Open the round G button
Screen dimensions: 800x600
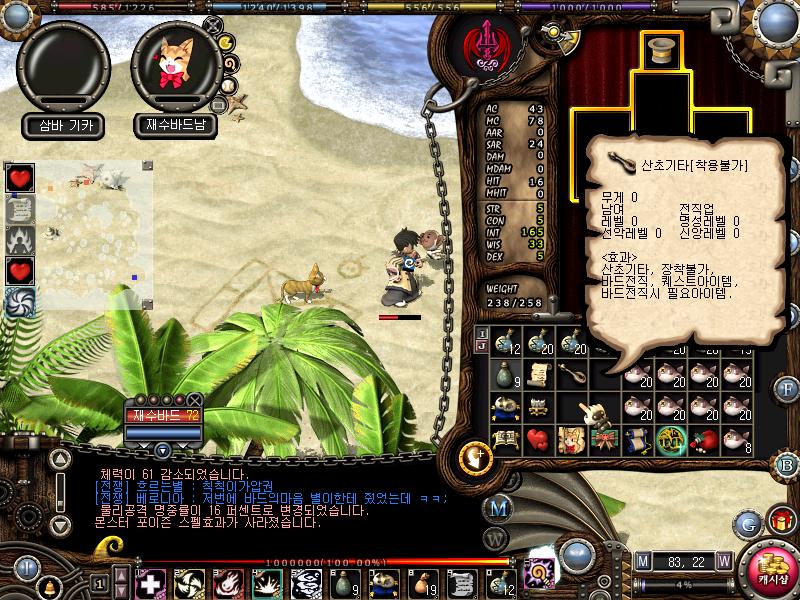coord(747,522)
